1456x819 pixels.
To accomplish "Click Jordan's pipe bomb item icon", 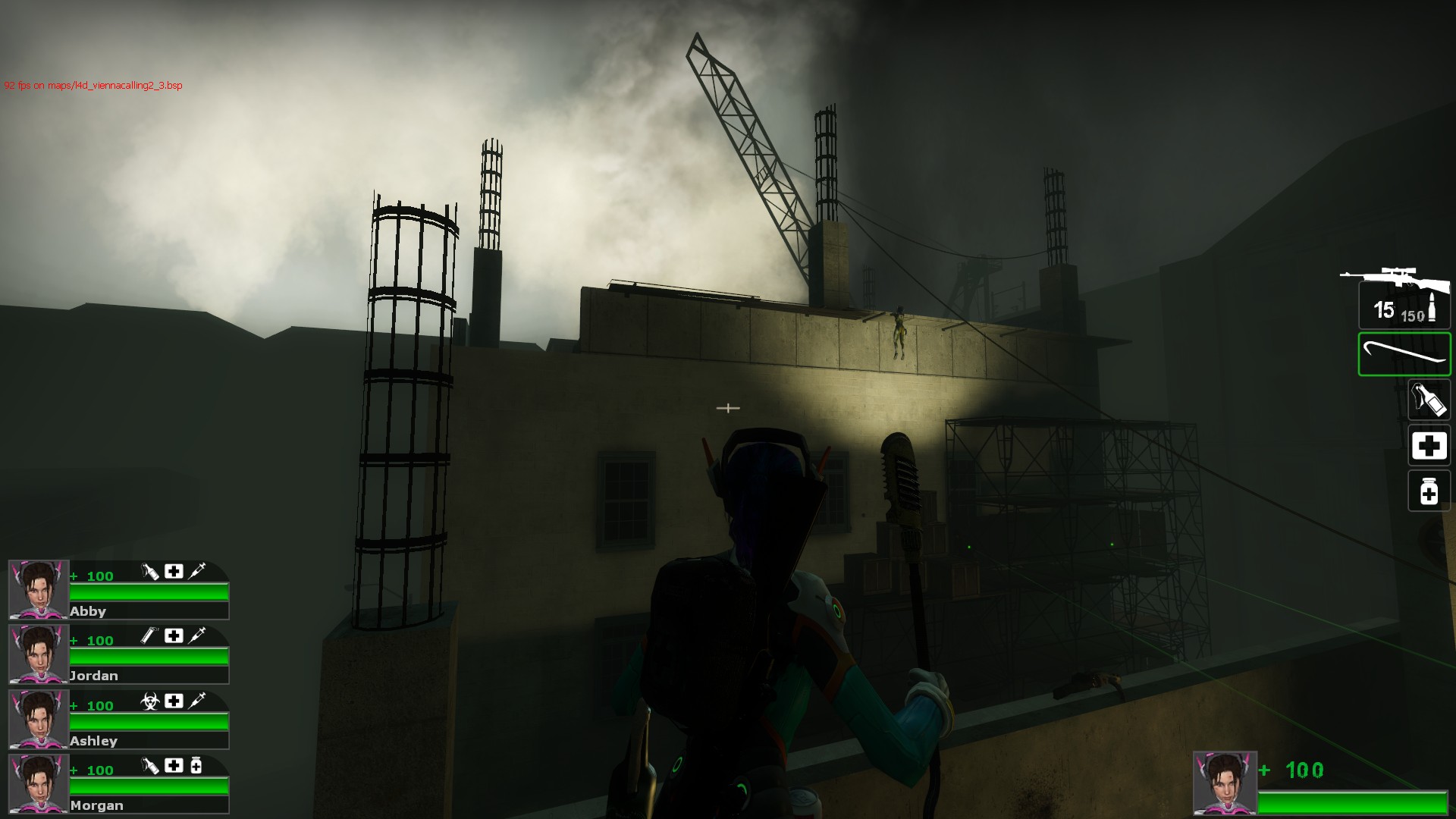I will click(150, 636).
